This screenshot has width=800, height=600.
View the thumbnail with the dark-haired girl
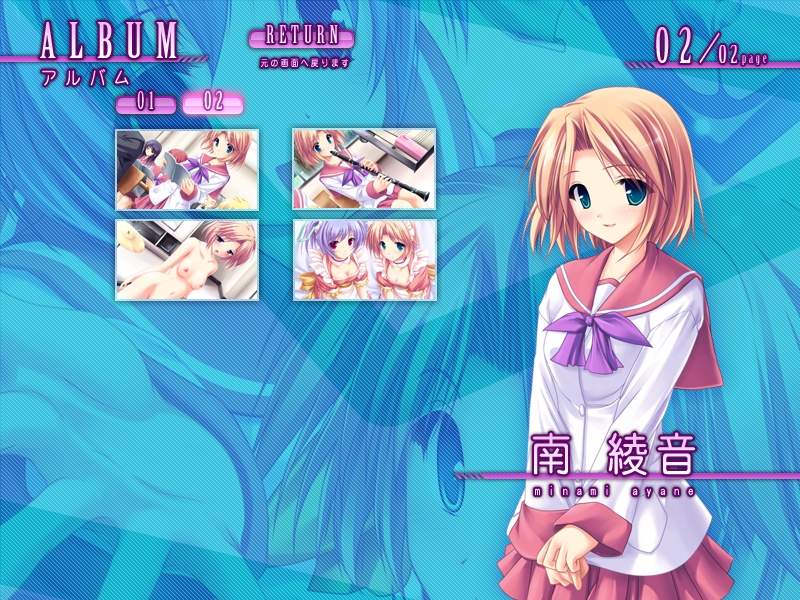coord(187,169)
